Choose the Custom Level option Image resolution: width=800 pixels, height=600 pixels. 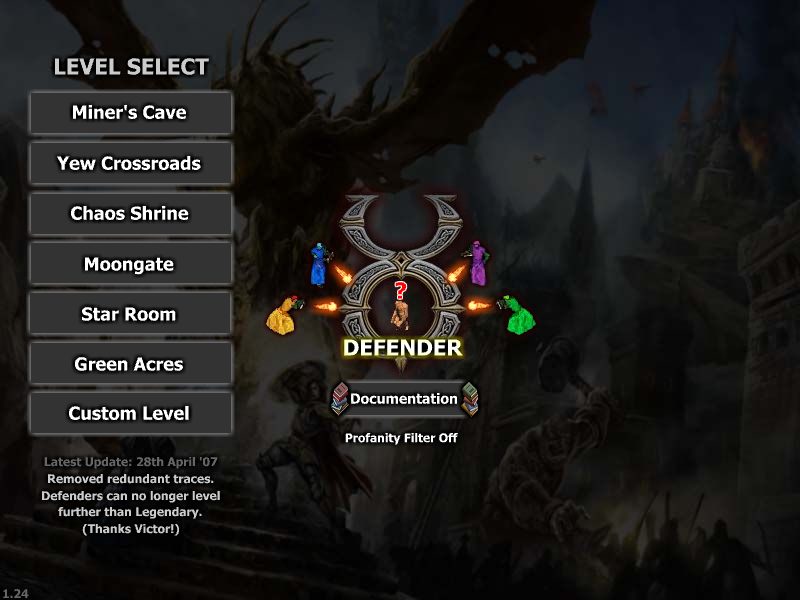pos(130,413)
